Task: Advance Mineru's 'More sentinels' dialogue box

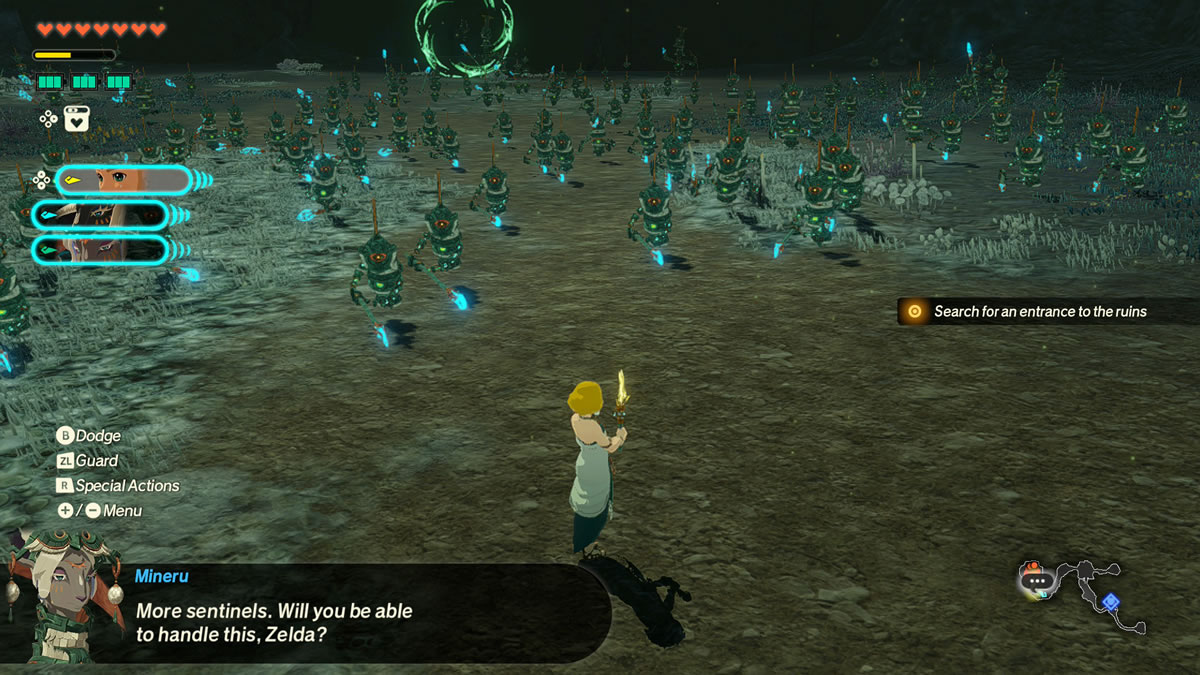Action: pos(360,610)
